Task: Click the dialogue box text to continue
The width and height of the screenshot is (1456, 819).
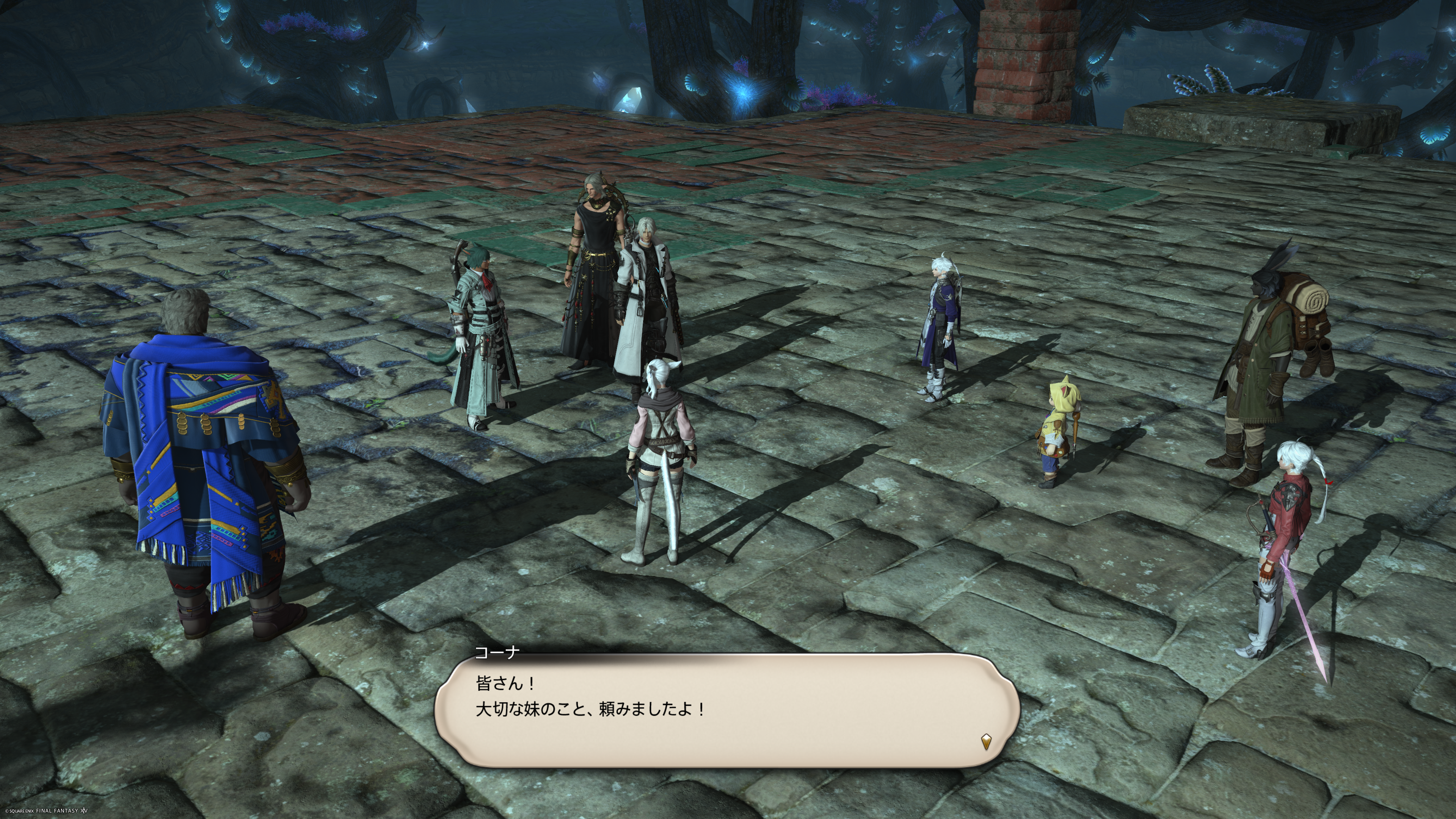Action: tap(591, 697)
